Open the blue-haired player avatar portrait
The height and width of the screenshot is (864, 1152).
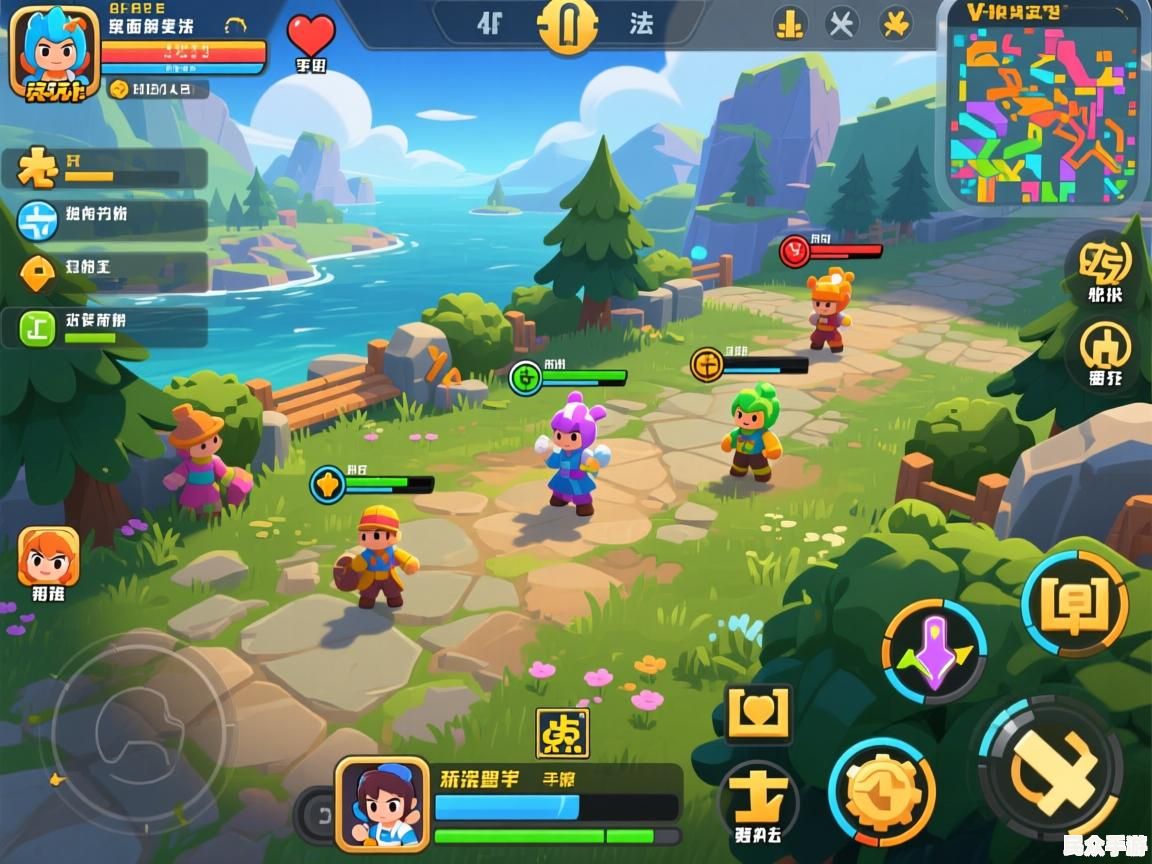[53, 52]
